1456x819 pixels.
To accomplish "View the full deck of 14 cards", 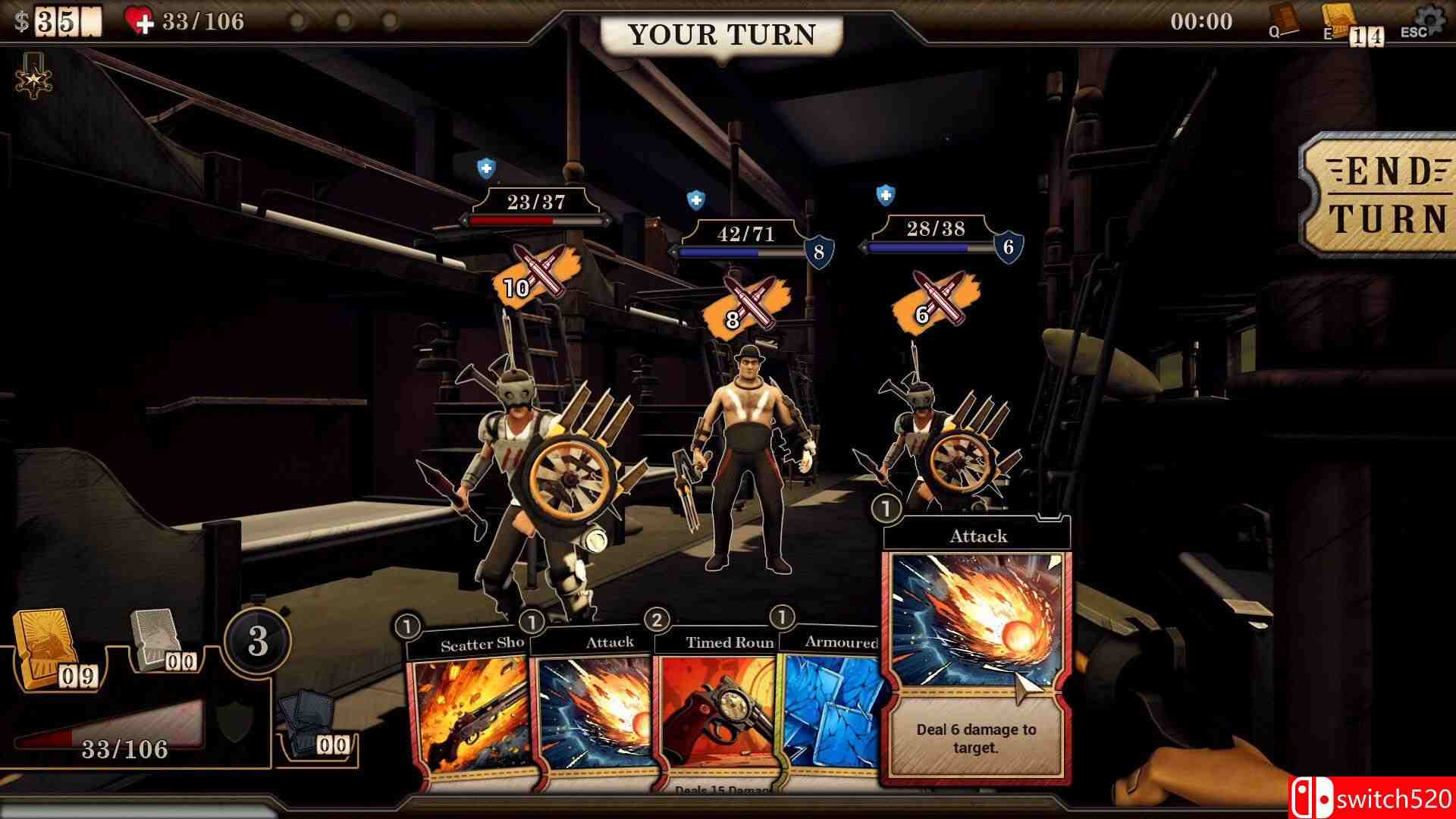I will [x=1338, y=20].
